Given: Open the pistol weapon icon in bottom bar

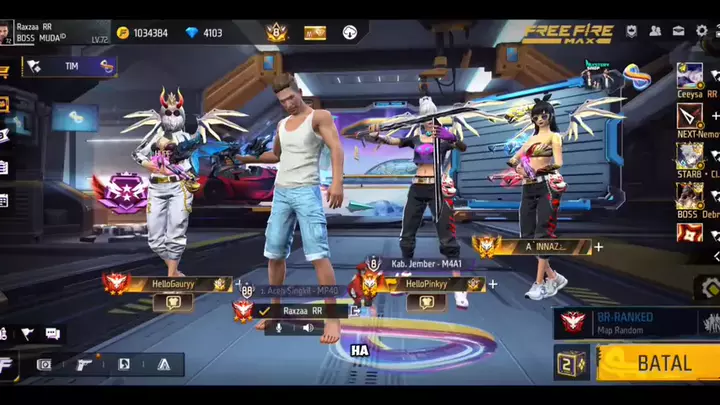Looking at the screenshot, I should click(85, 364).
